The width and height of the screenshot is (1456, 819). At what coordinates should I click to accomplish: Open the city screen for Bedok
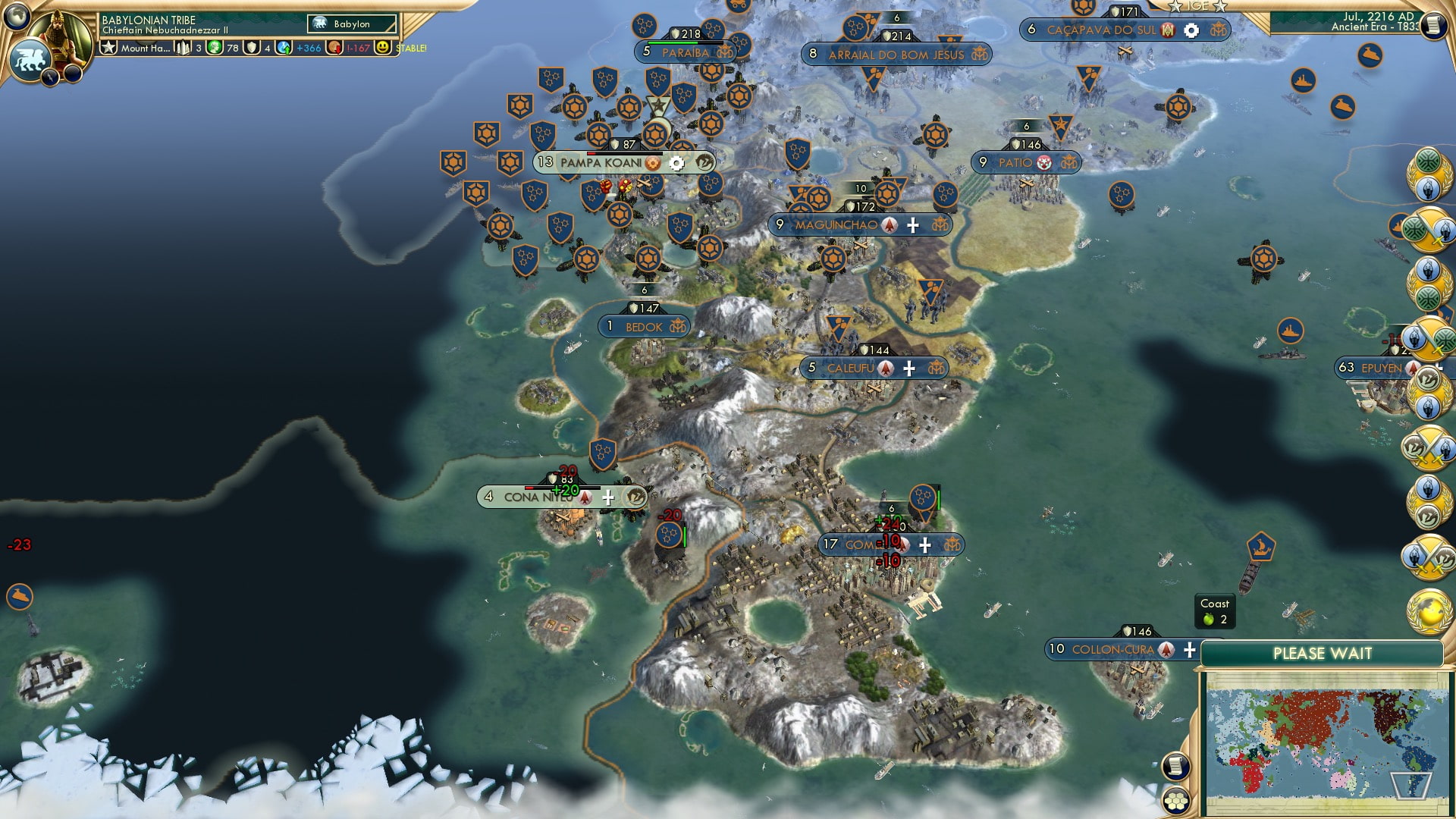643,326
